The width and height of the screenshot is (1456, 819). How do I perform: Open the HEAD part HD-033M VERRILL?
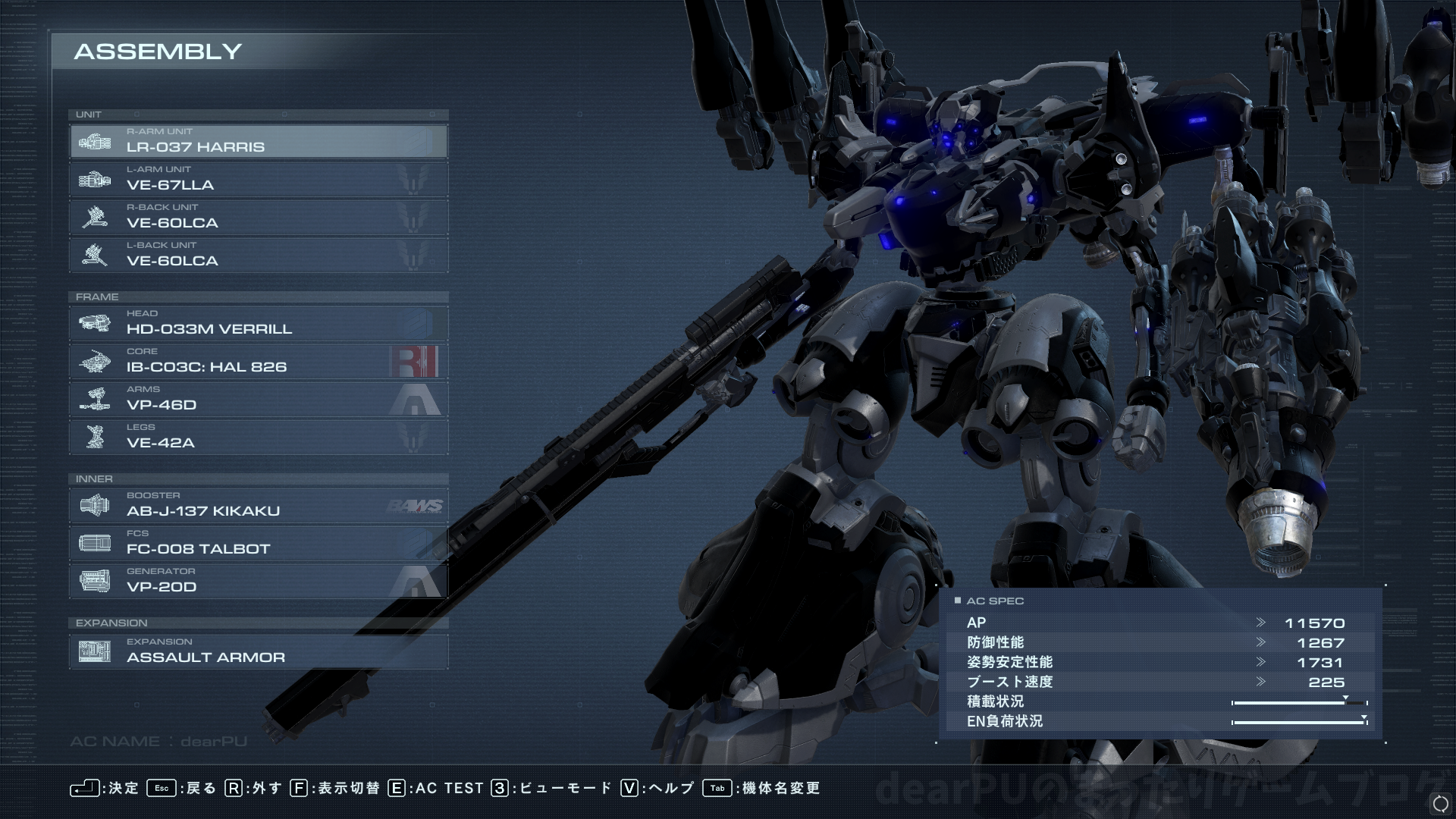point(258,324)
